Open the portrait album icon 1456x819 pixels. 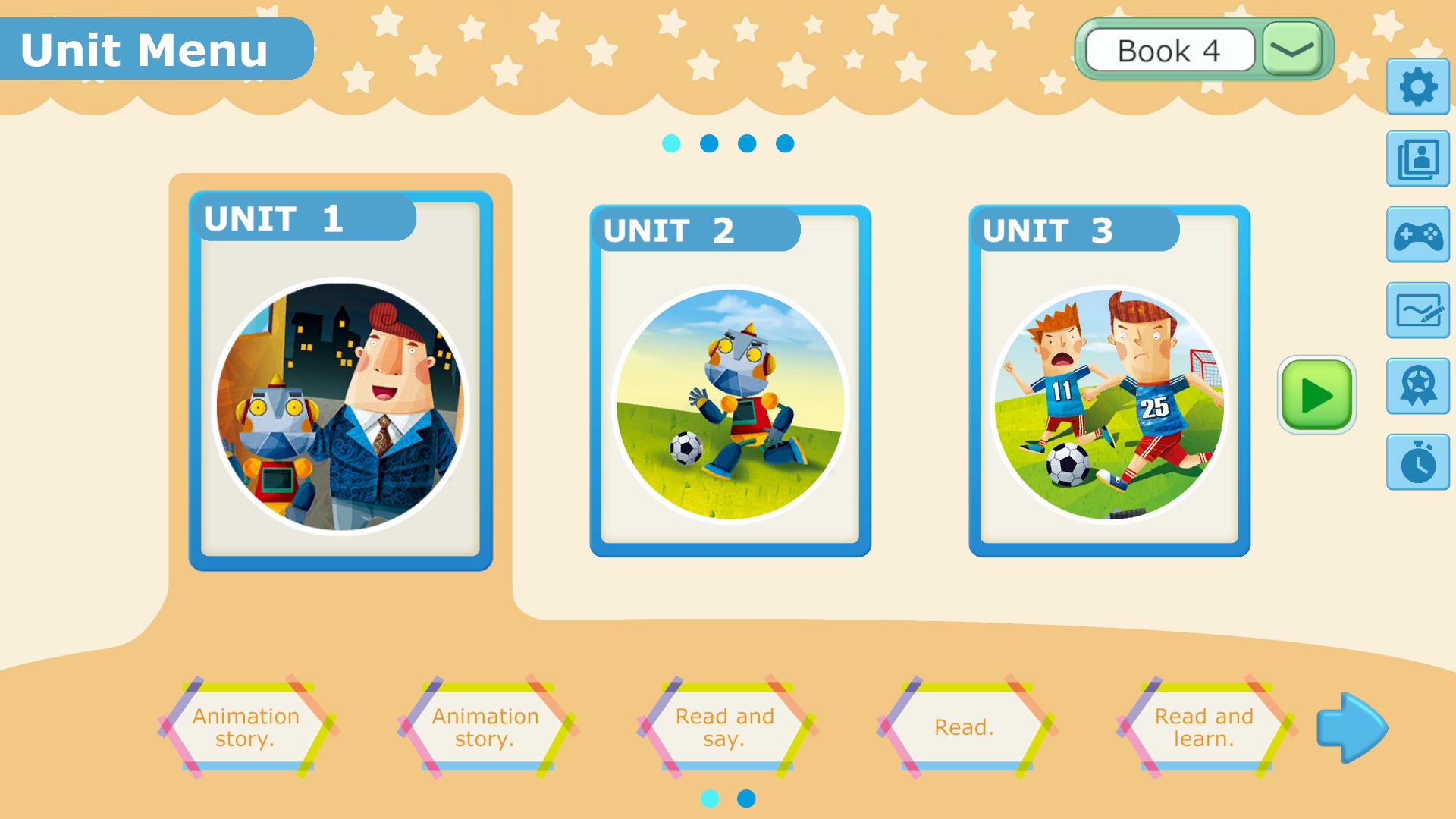click(1417, 159)
